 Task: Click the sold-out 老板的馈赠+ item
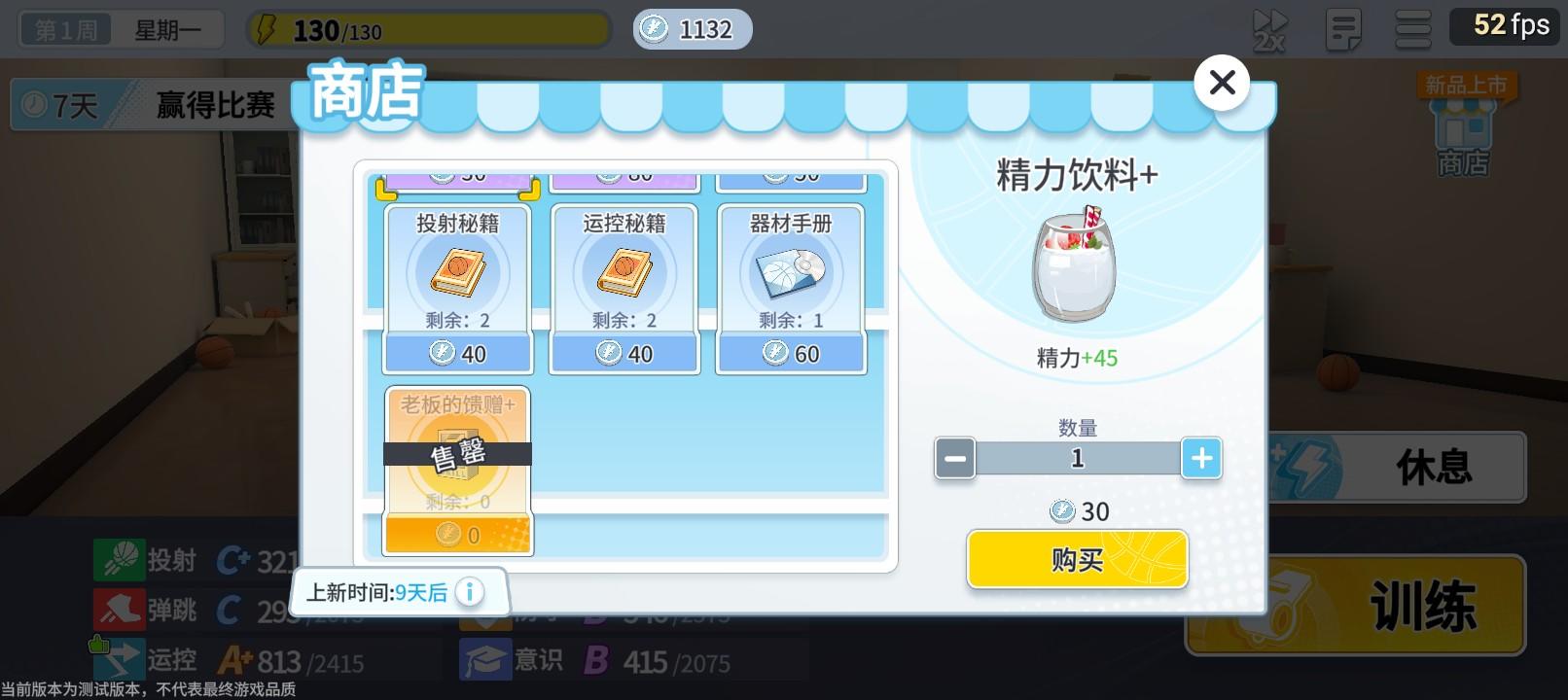[x=457, y=467]
